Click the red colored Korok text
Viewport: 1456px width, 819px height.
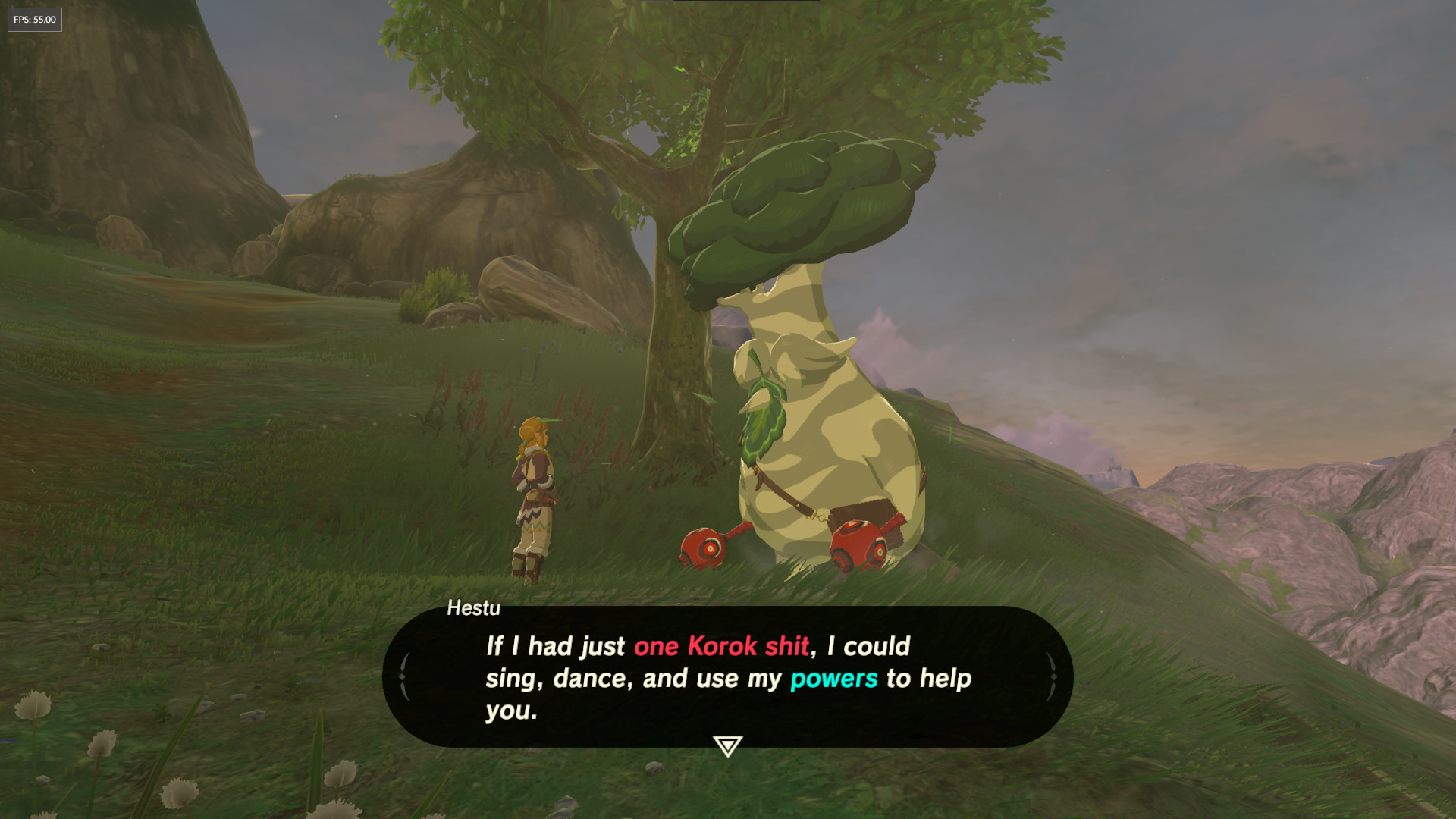click(722, 647)
